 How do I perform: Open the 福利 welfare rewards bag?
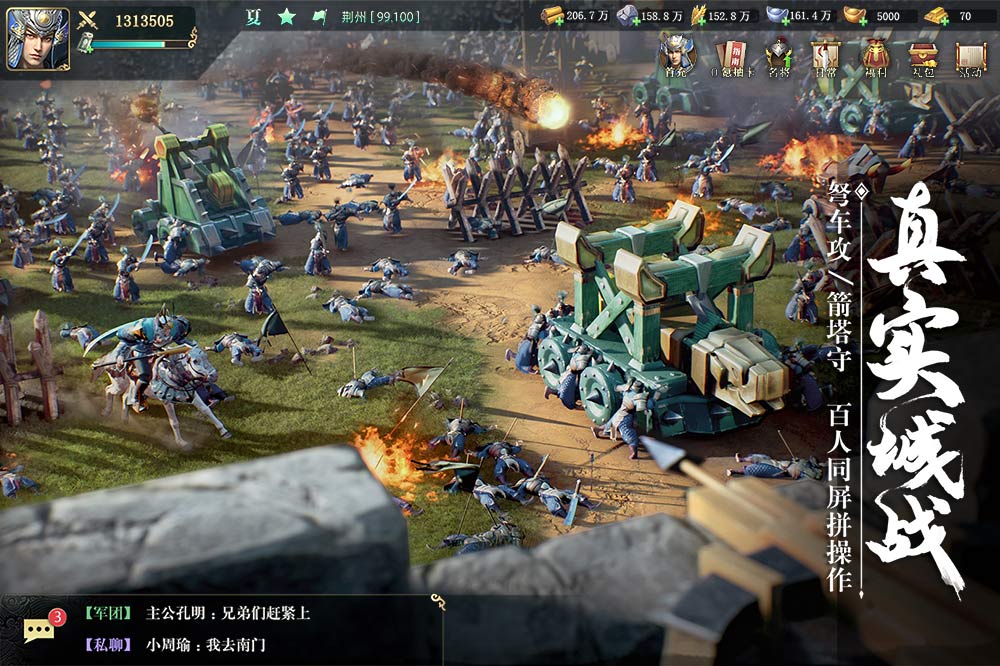tap(876, 55)
